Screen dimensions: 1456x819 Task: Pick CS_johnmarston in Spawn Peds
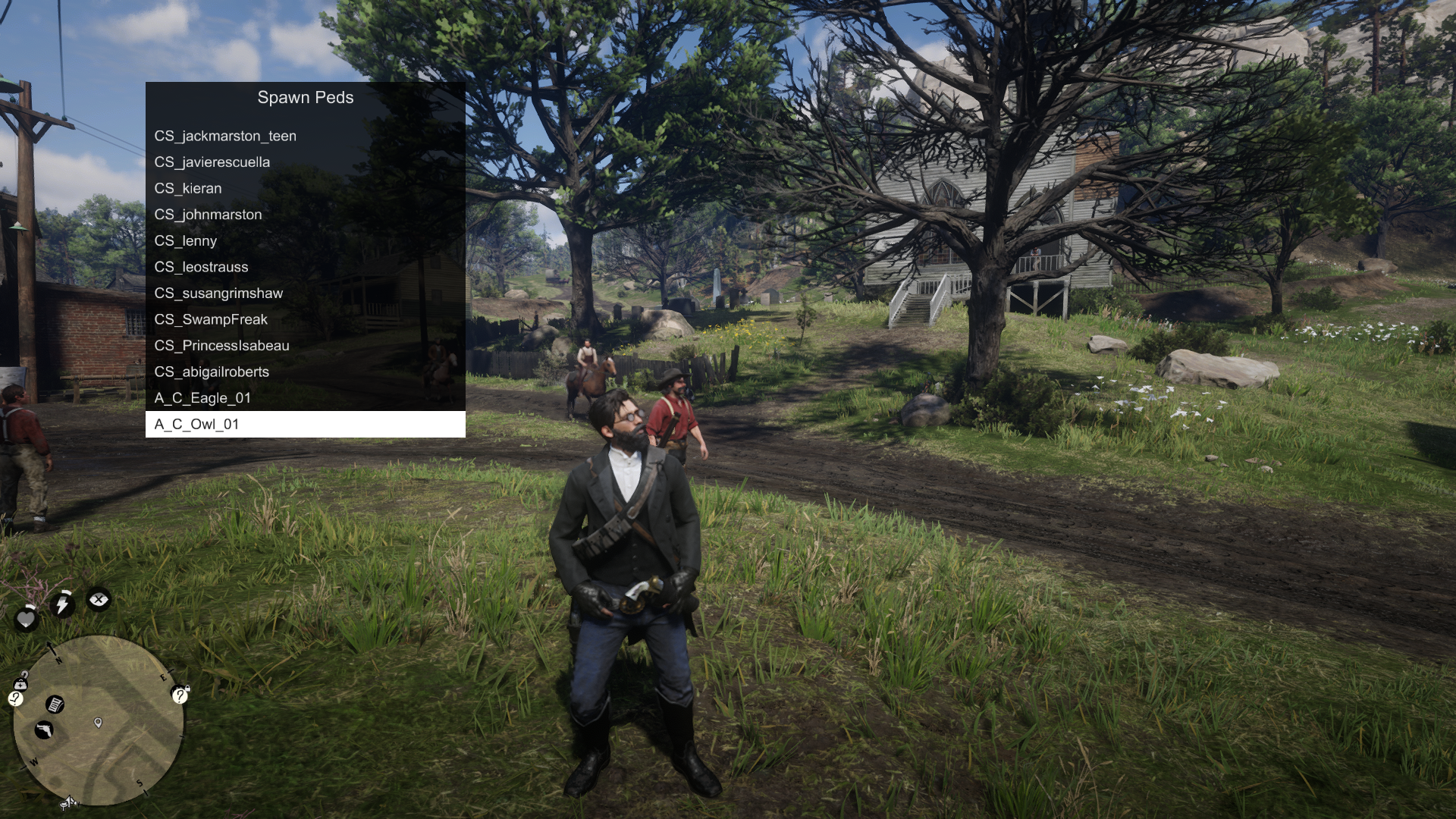(x=305, y=215)
